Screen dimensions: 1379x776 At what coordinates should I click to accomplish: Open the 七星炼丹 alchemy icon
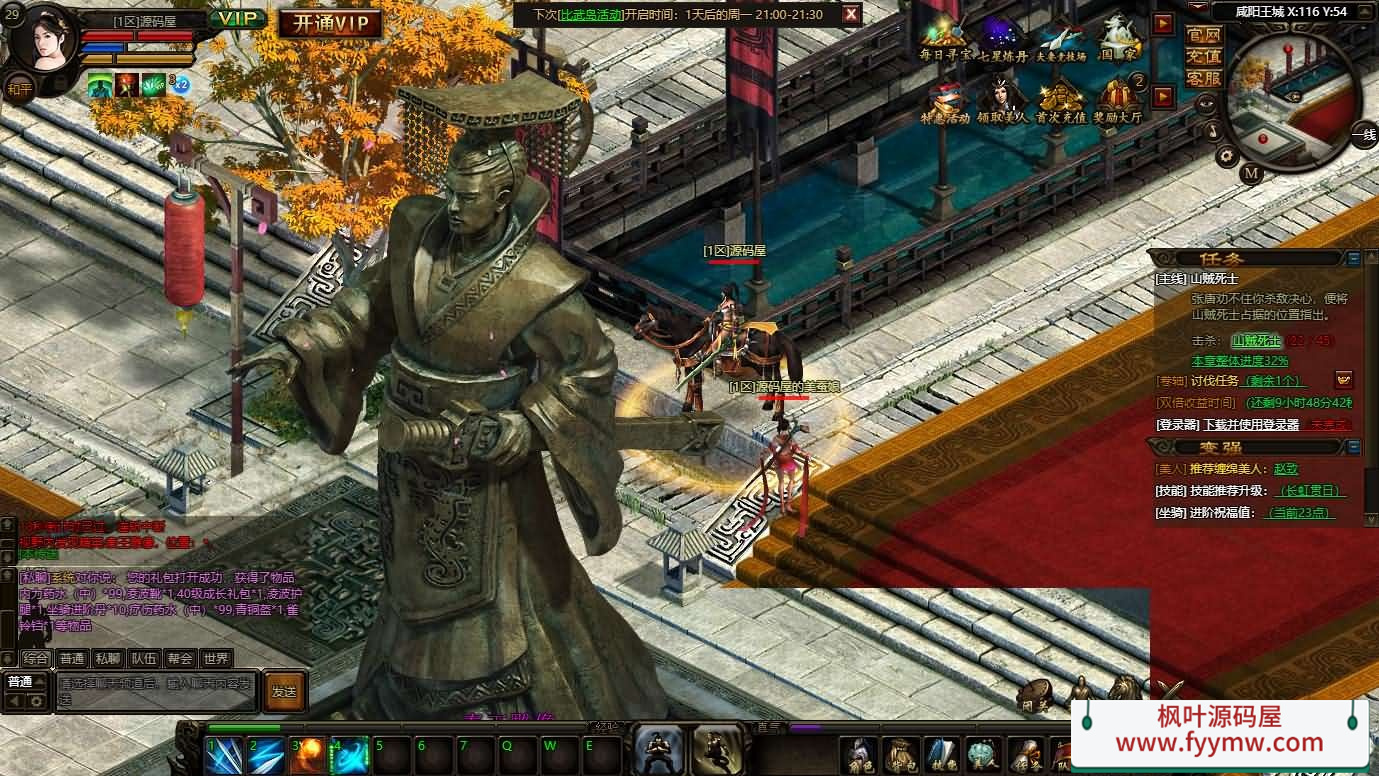point(1003,40)
